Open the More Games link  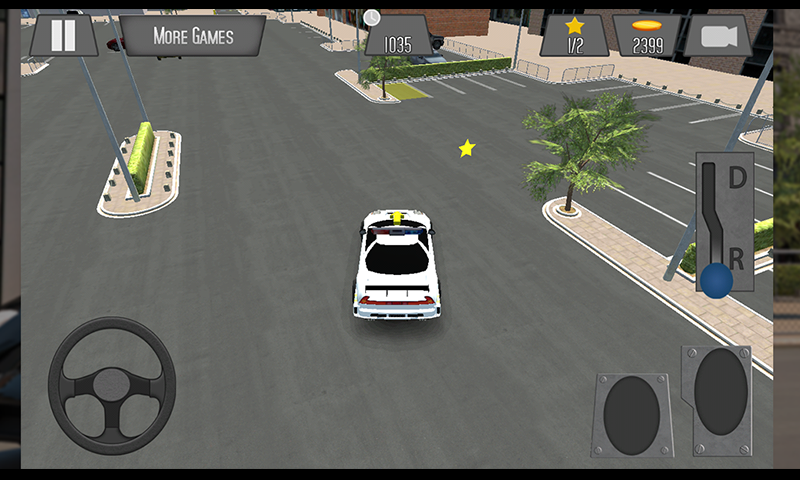point(193,36)
